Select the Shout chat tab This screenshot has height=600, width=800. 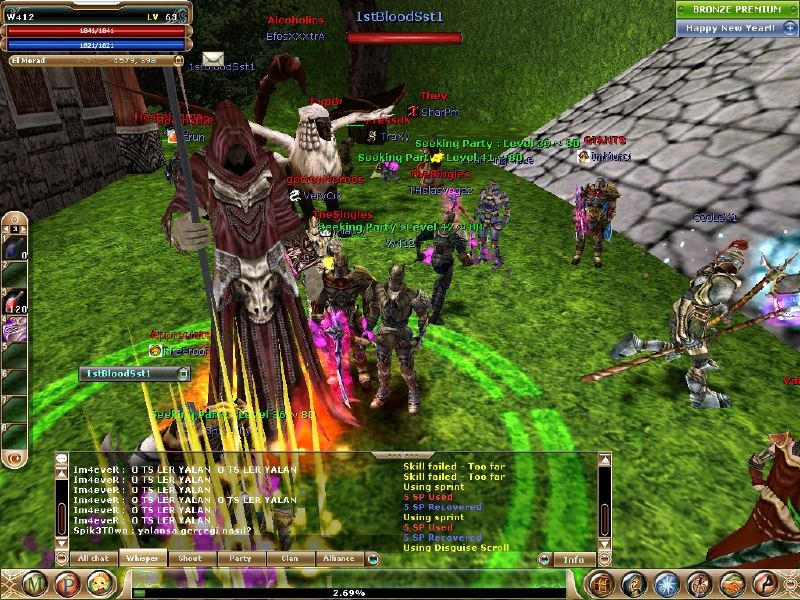[x=191, y=559]
